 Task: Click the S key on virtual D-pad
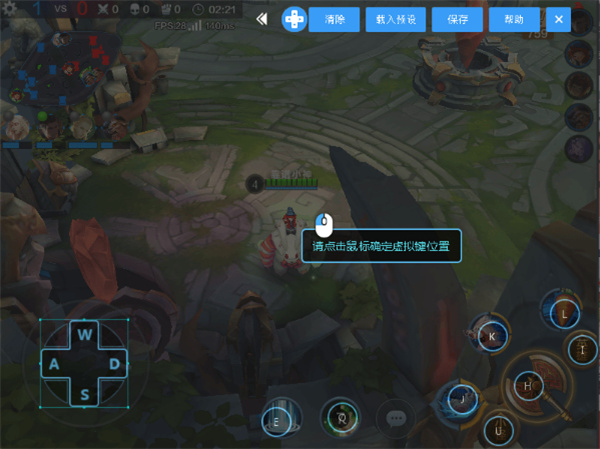(85, 394)
